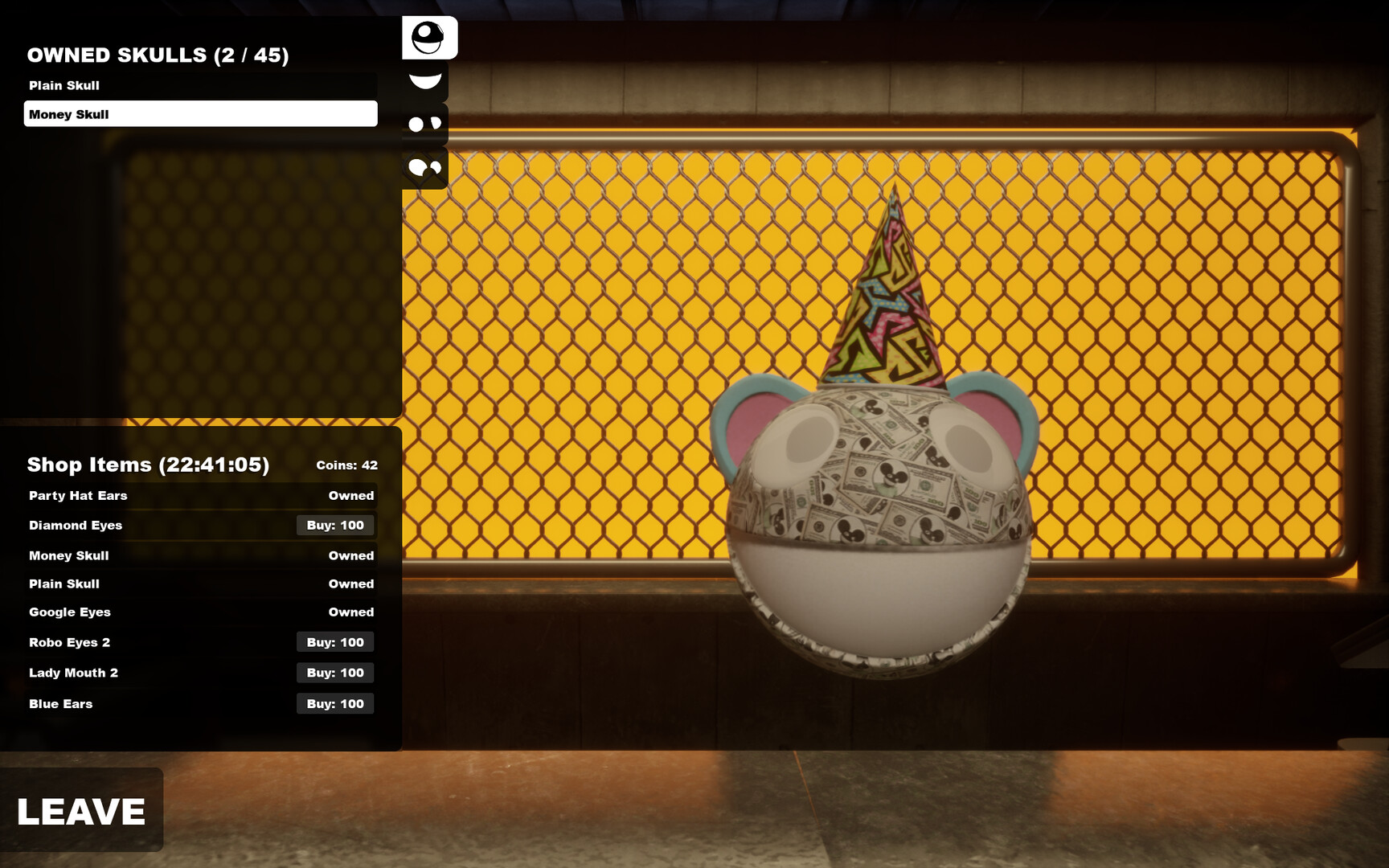
Task: Select Plain Skull in the owned skulls list
Action: point(199,85)
